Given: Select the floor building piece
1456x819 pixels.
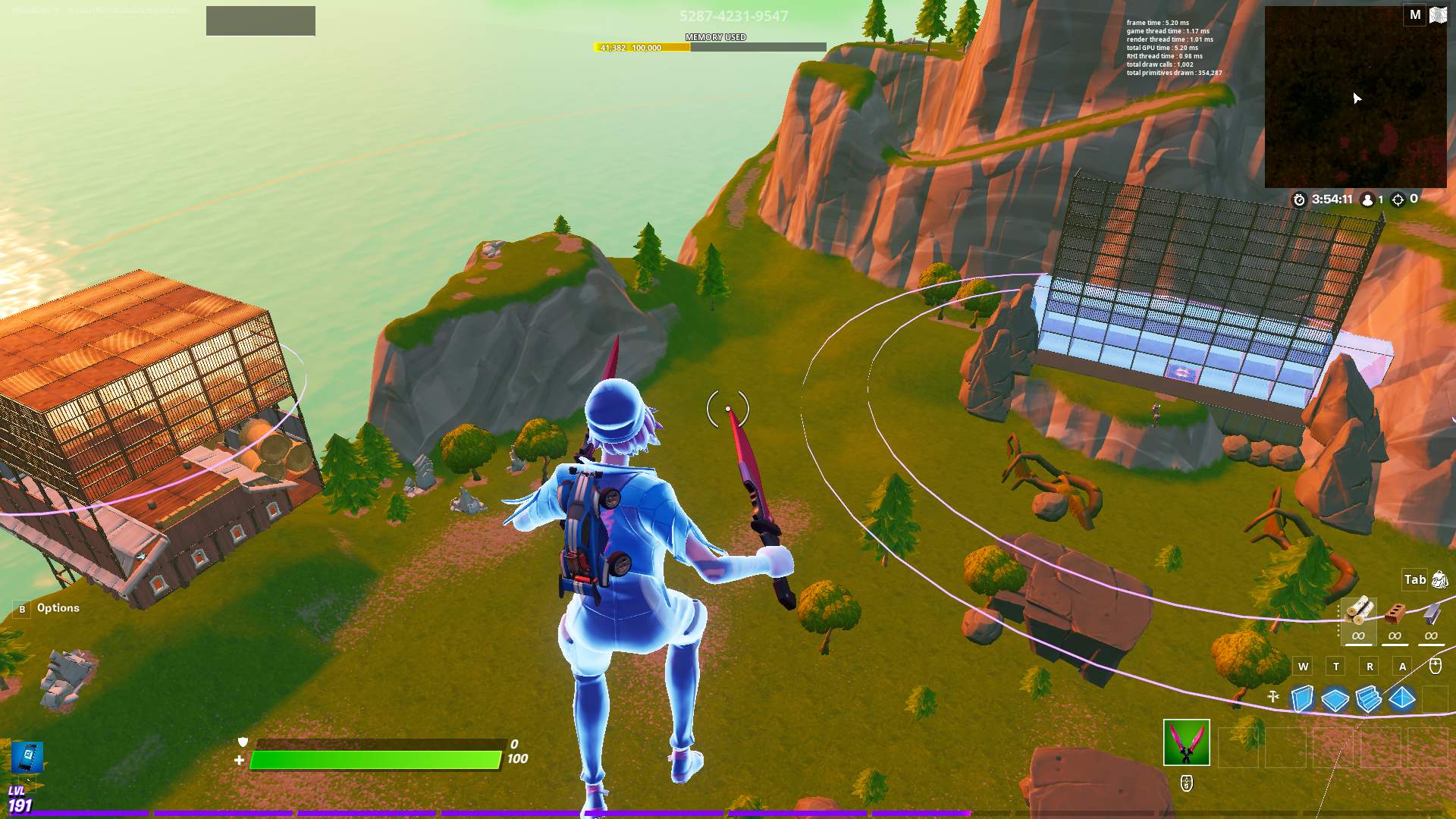Looking at the screenshot, I should (1335, 698).
